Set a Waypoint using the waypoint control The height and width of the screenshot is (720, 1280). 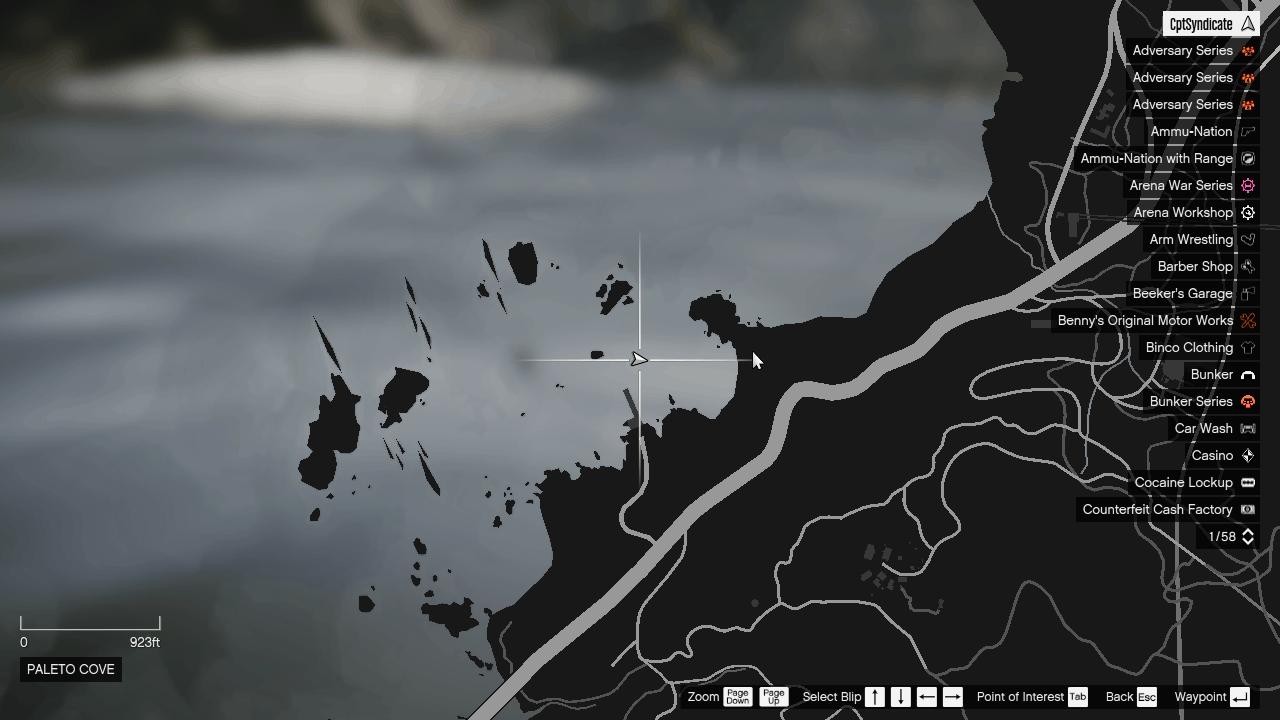pyautogui.click(x=1238, y=697)
